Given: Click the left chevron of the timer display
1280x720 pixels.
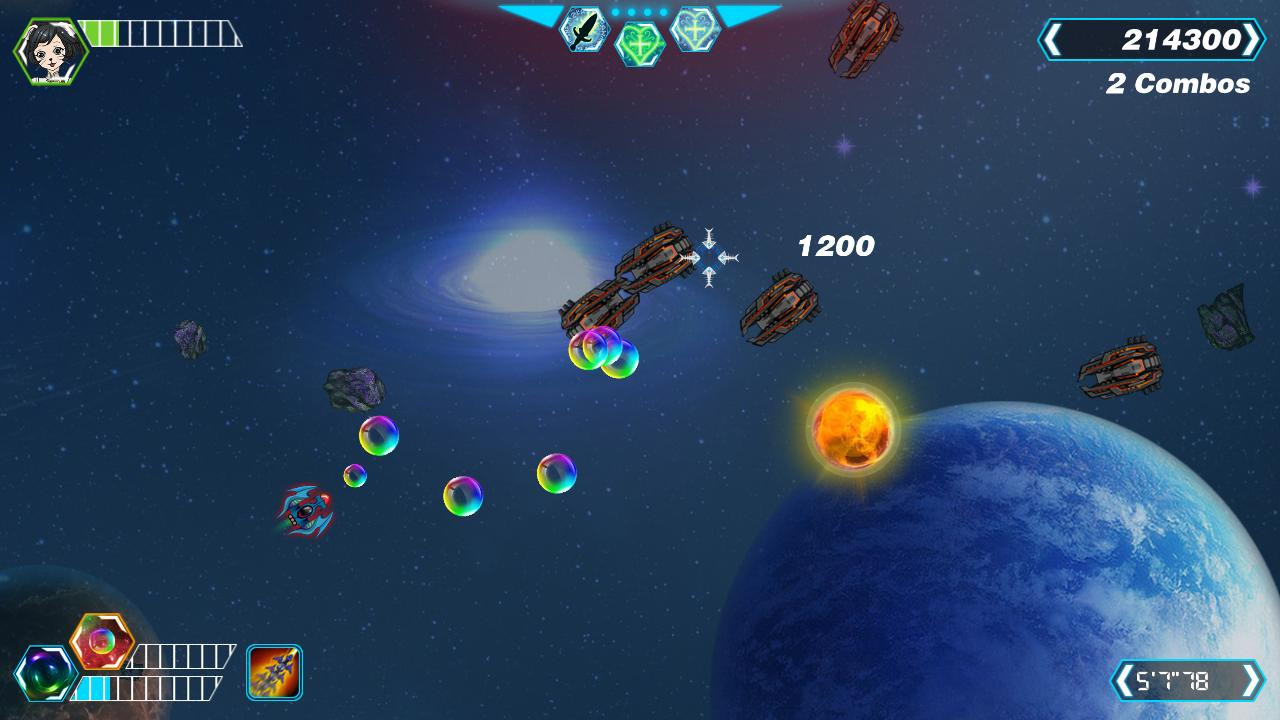Looking at the screenshot, I should [1124, 680].
